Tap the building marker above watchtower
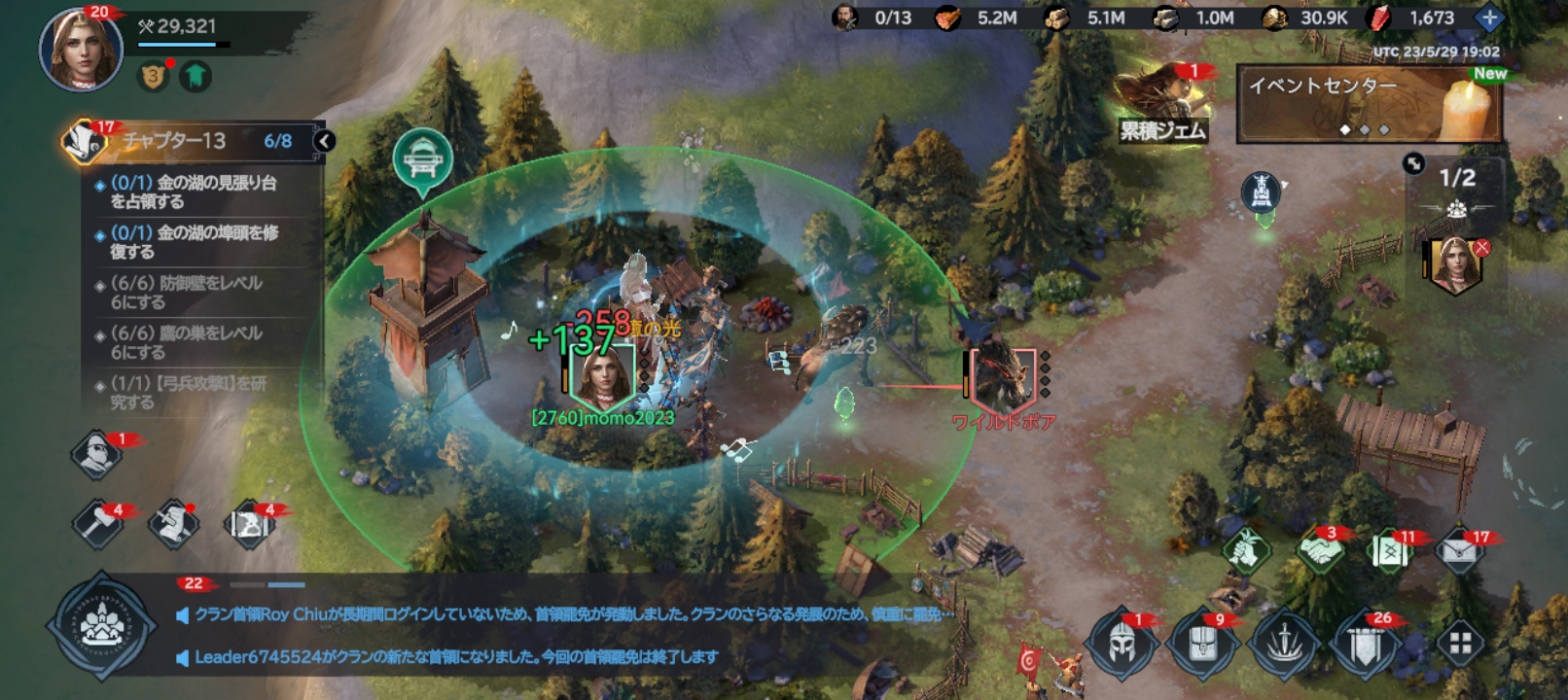The width and height of the screenshot is (1568, 700). (422, 158)
